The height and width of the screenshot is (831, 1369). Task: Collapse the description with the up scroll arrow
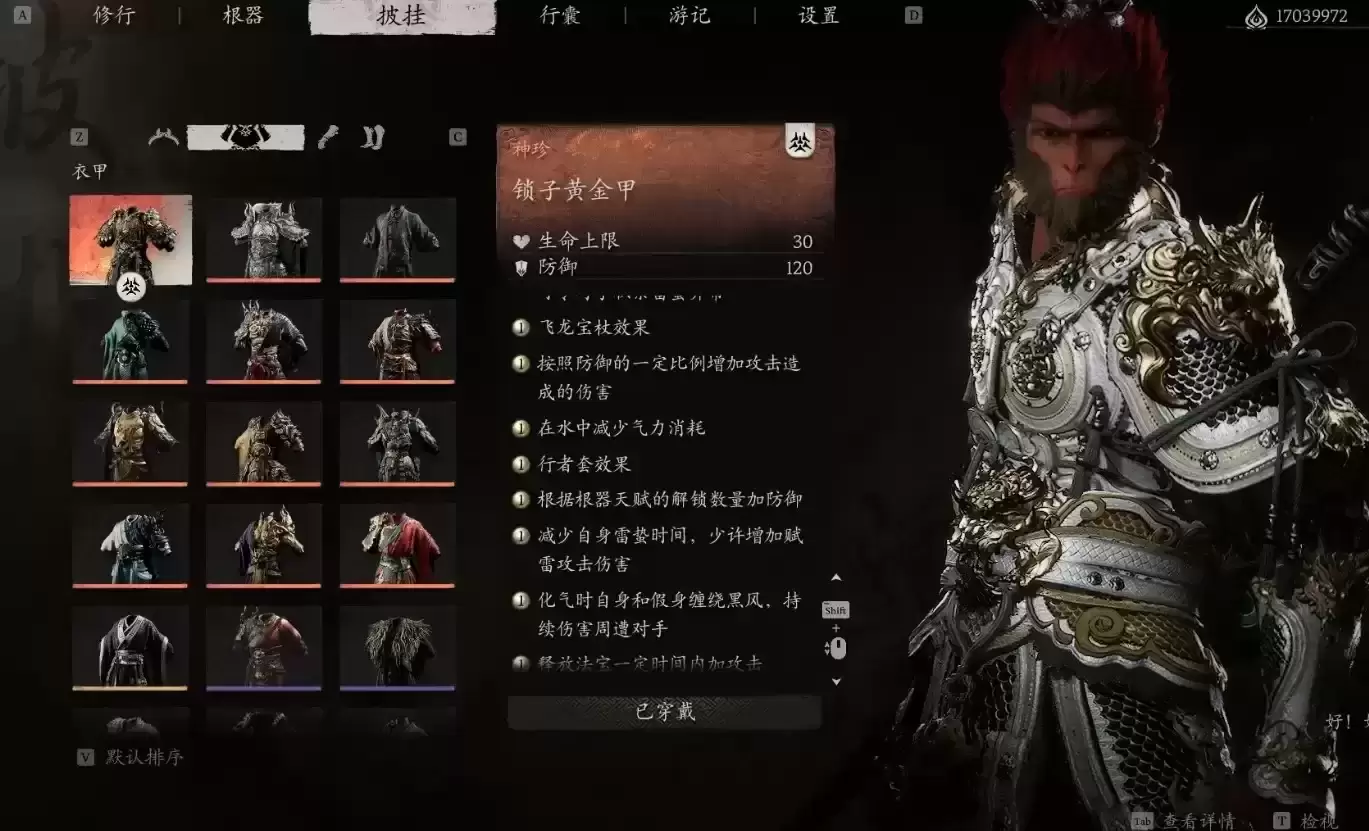(x=835, y=577)
